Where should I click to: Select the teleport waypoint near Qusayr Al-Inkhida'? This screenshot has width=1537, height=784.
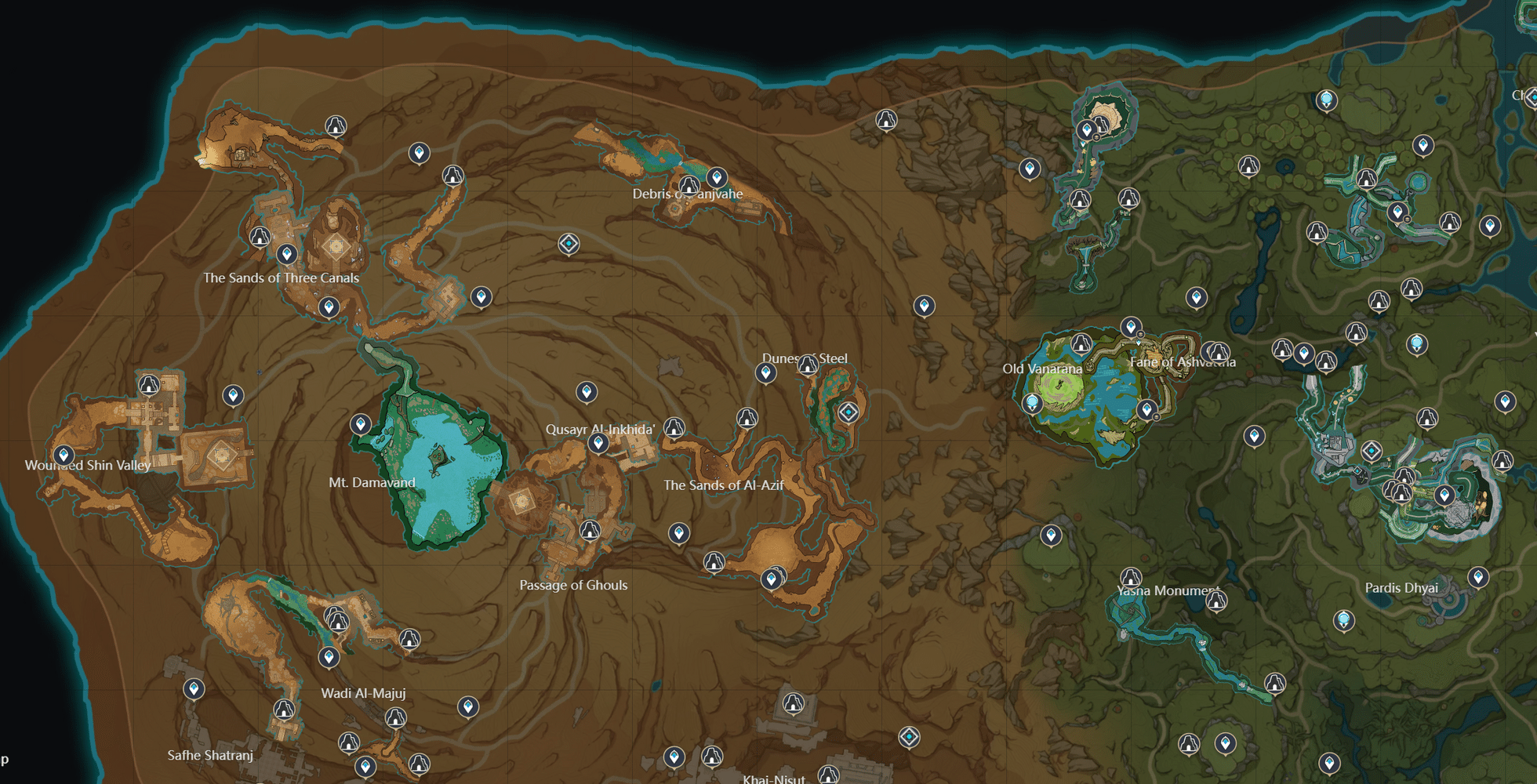click(598, 443)
